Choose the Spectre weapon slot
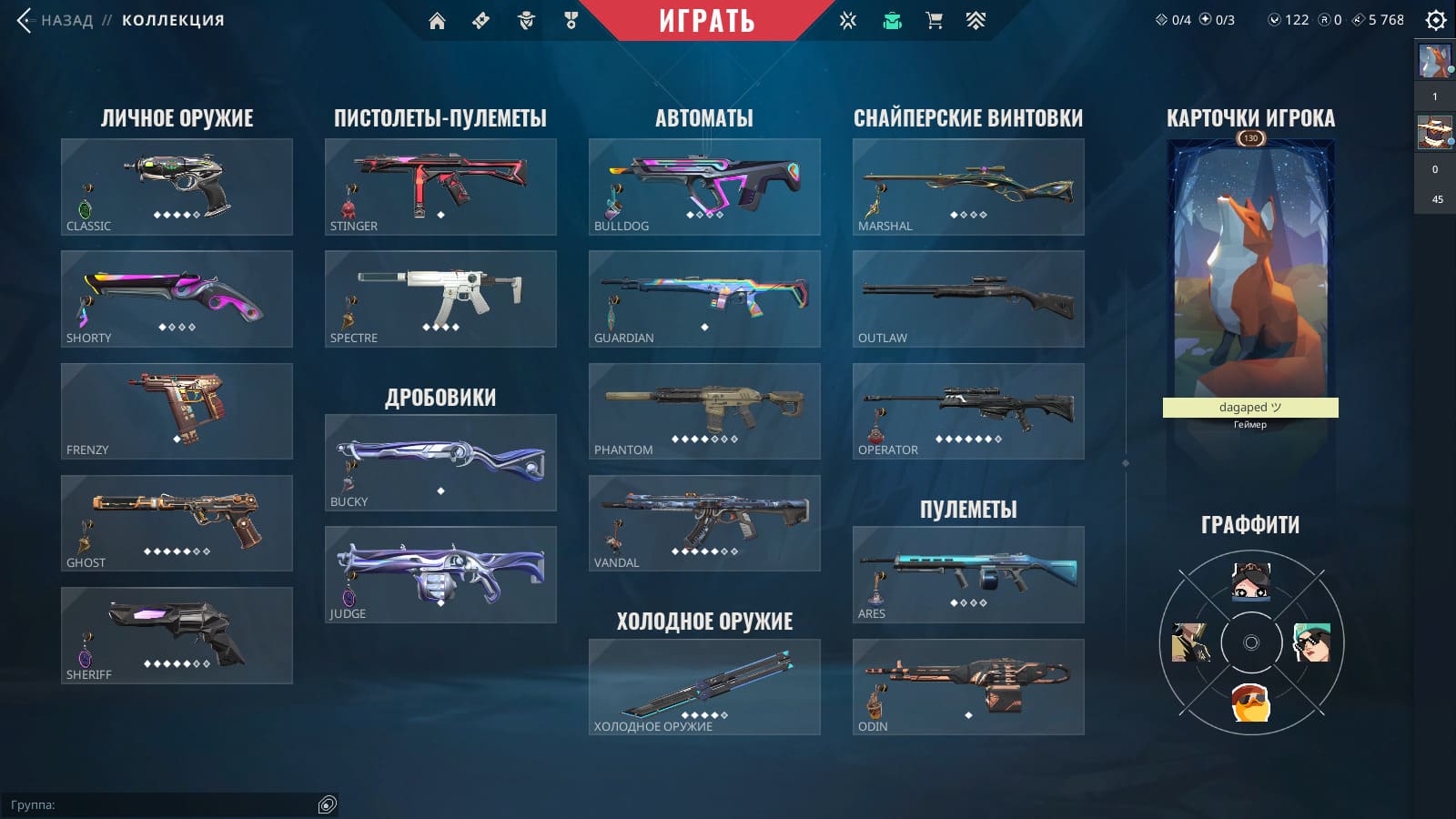This screenshot has height=819, width=1456. tap(440, 298)
